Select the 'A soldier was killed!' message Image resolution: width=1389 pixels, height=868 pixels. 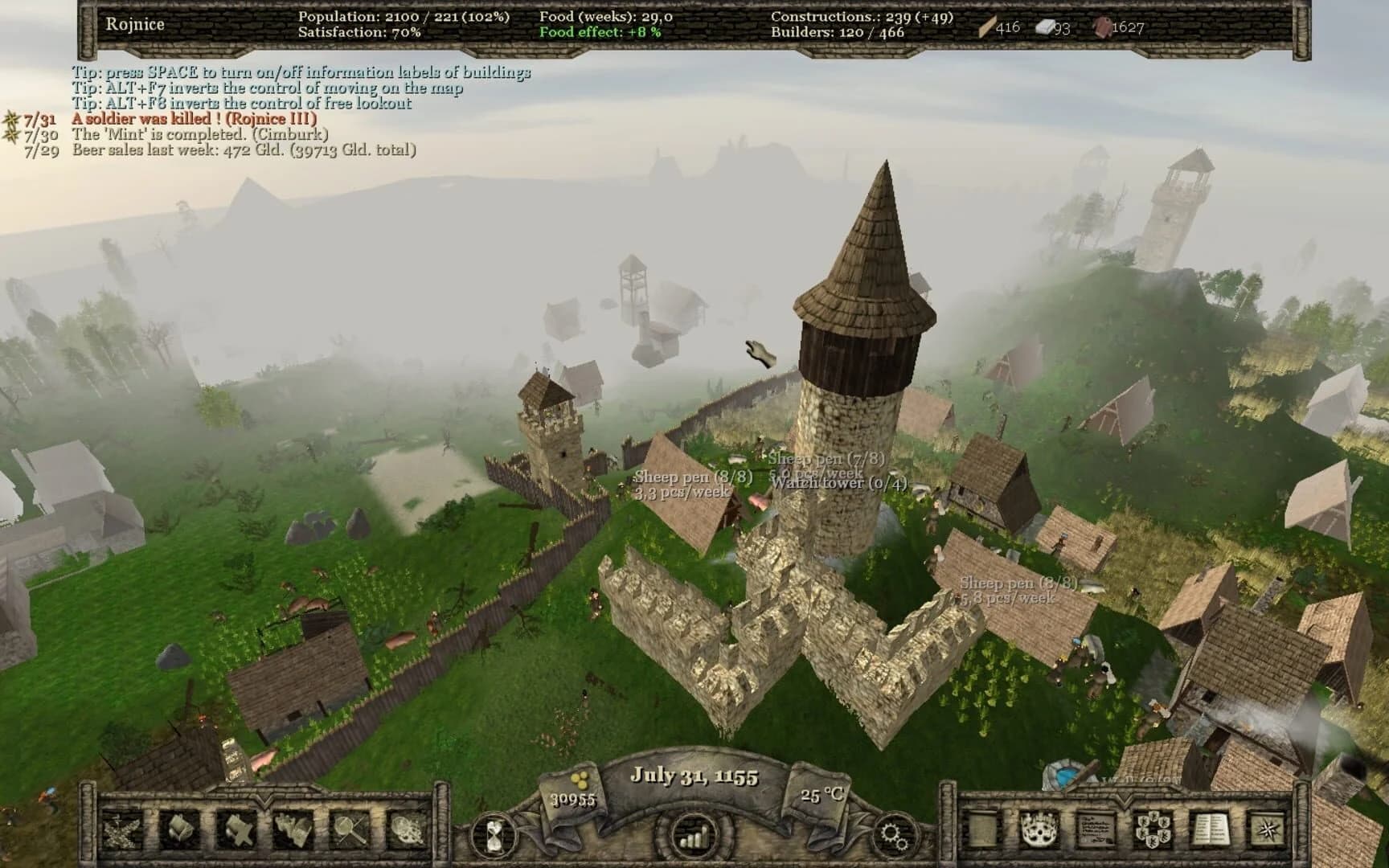pos(197,118)
